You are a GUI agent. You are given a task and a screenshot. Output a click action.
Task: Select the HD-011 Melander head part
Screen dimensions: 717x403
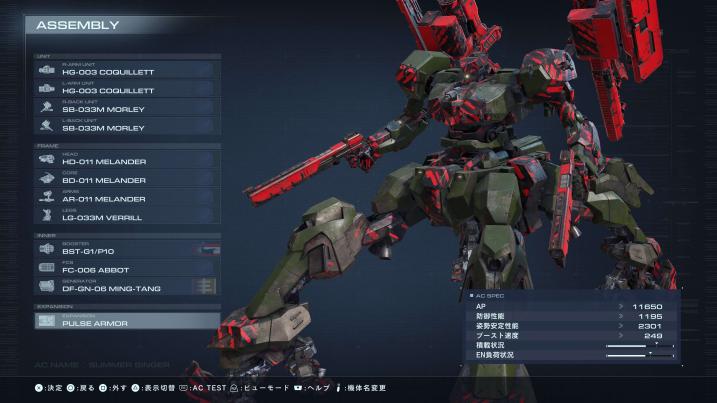coord(125,160)
